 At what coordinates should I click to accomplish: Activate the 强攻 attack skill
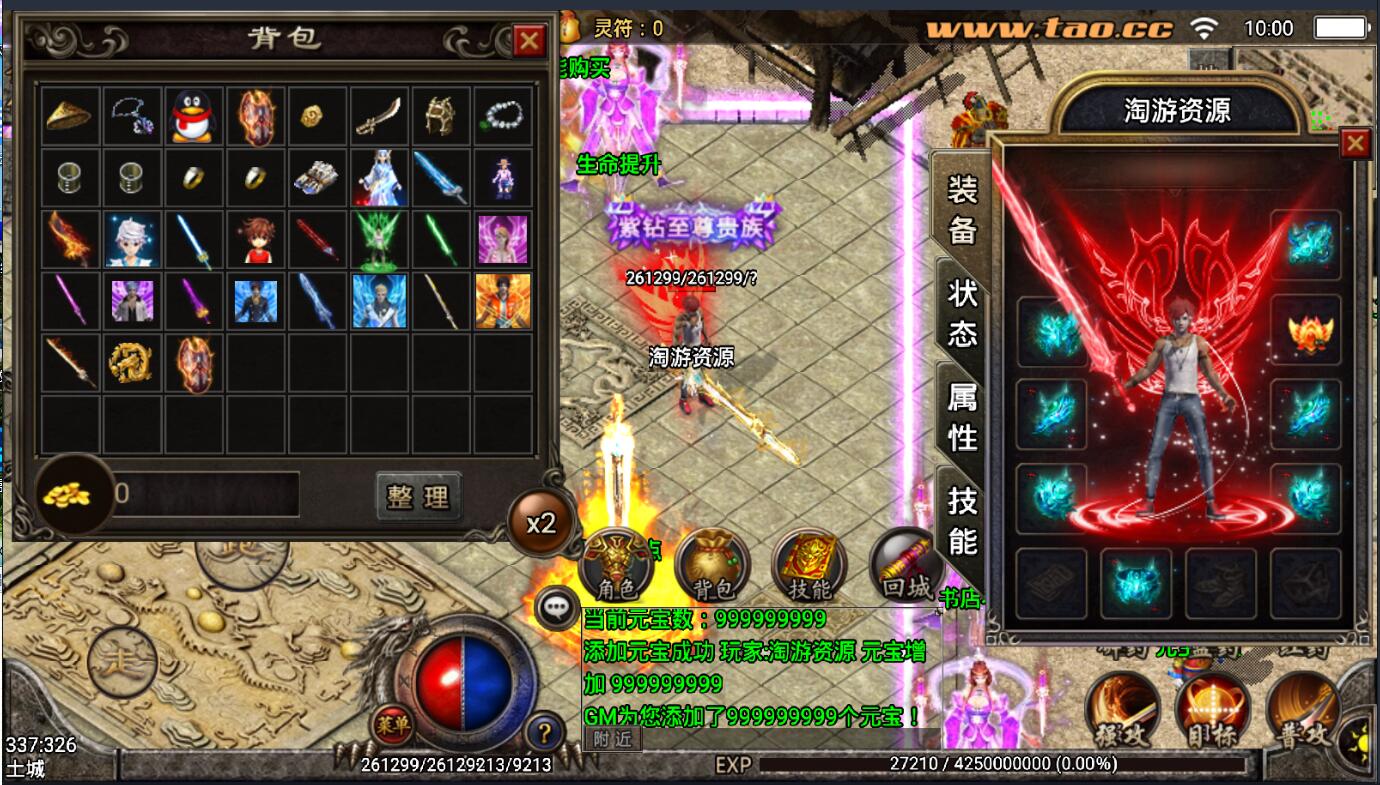coord(1122,712)
